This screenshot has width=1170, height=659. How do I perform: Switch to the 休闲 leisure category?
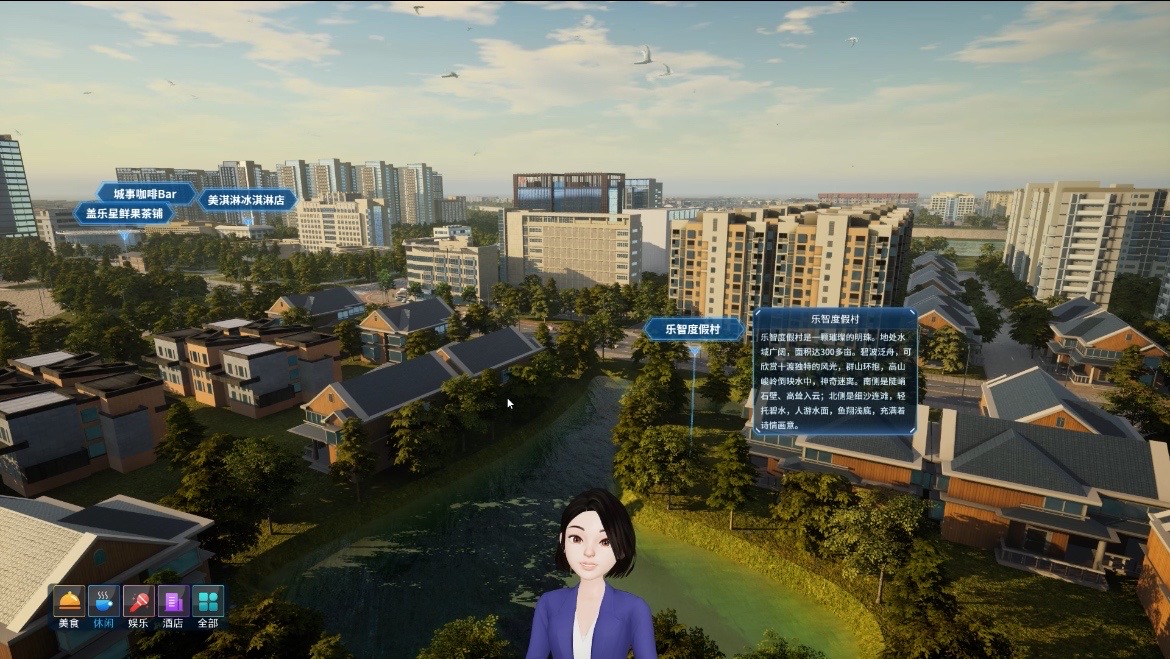click(103, 601)
